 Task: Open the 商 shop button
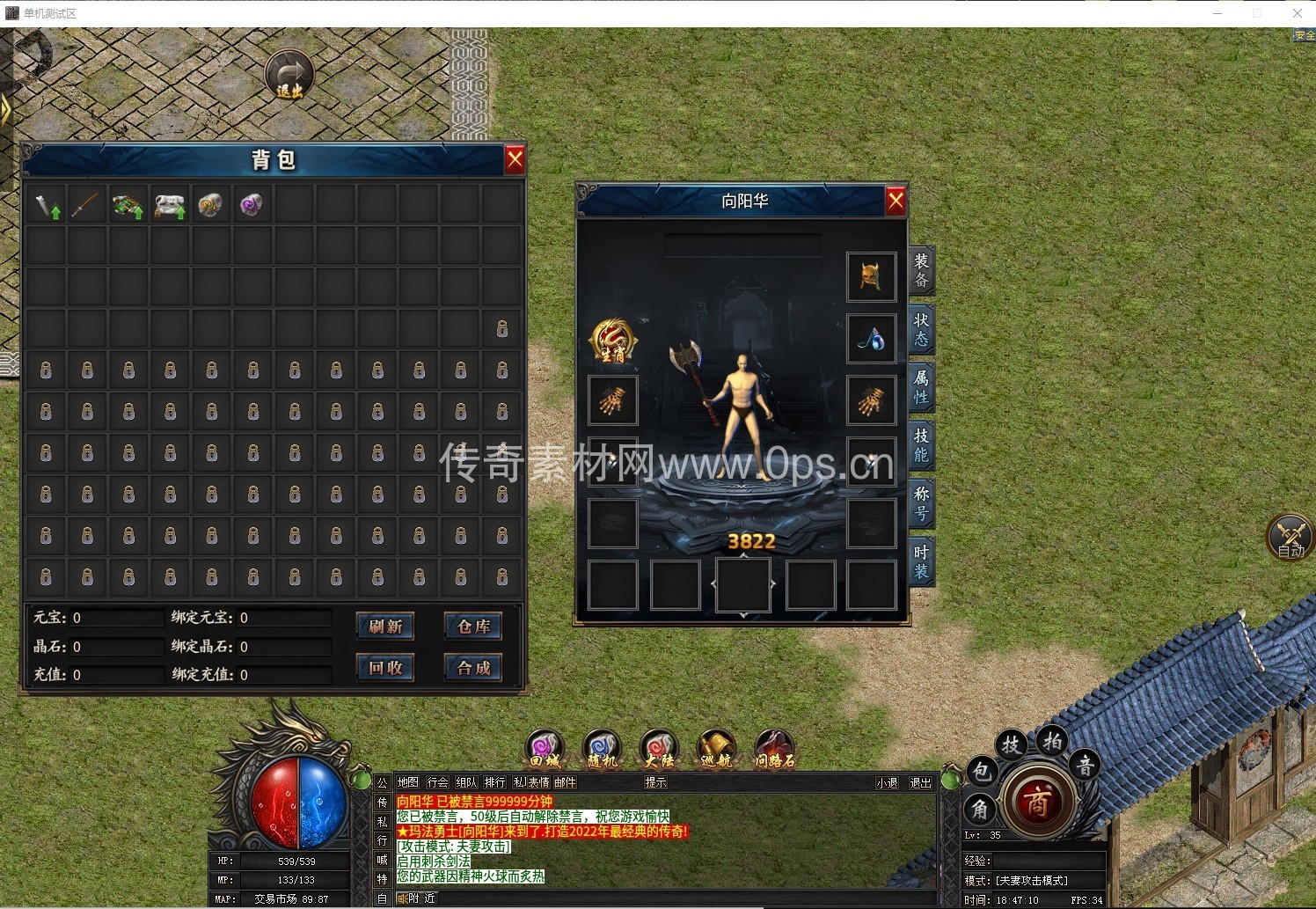click(1037, 802)
